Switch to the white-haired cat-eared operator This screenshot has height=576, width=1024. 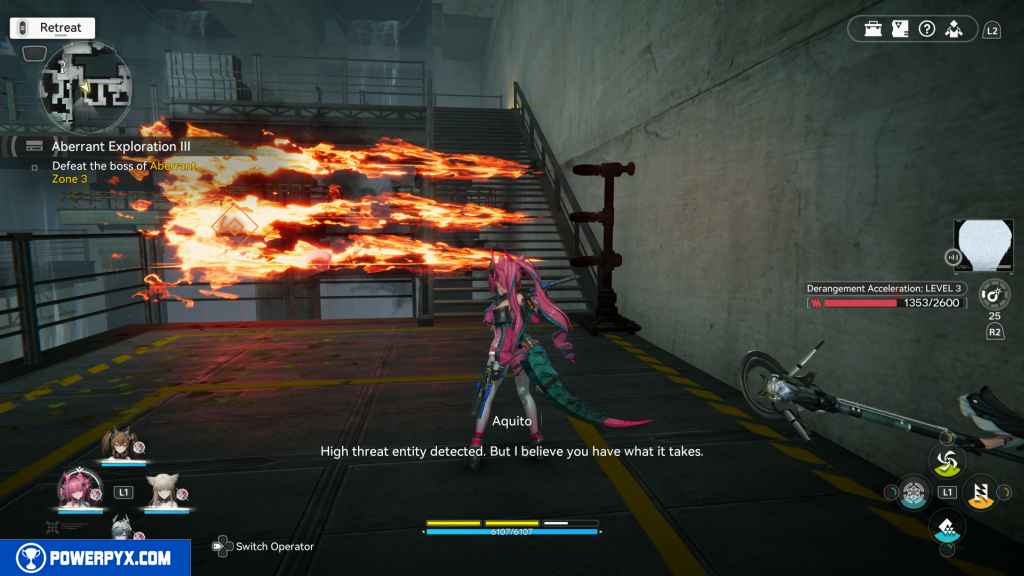pos(164,492)
